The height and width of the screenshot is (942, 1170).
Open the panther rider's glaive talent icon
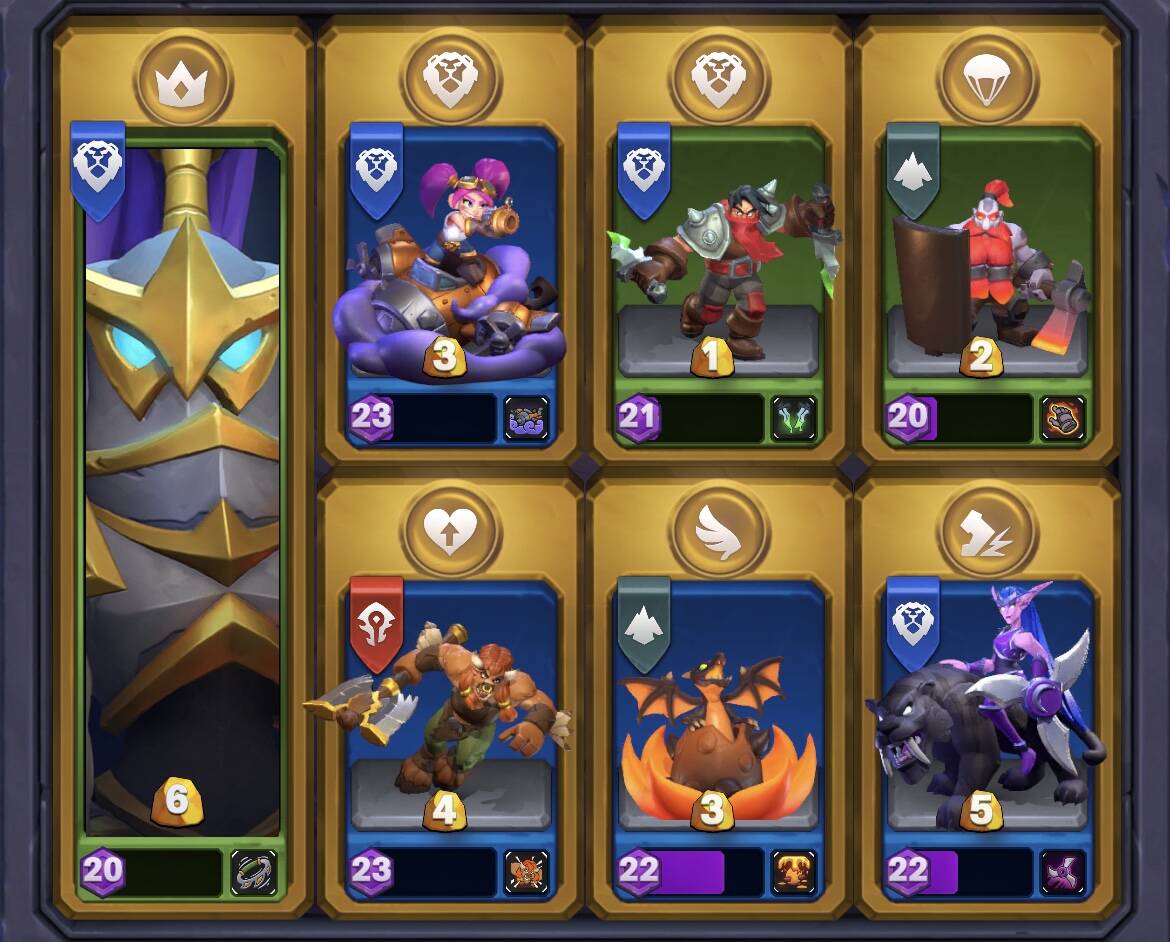(1062, 872)
